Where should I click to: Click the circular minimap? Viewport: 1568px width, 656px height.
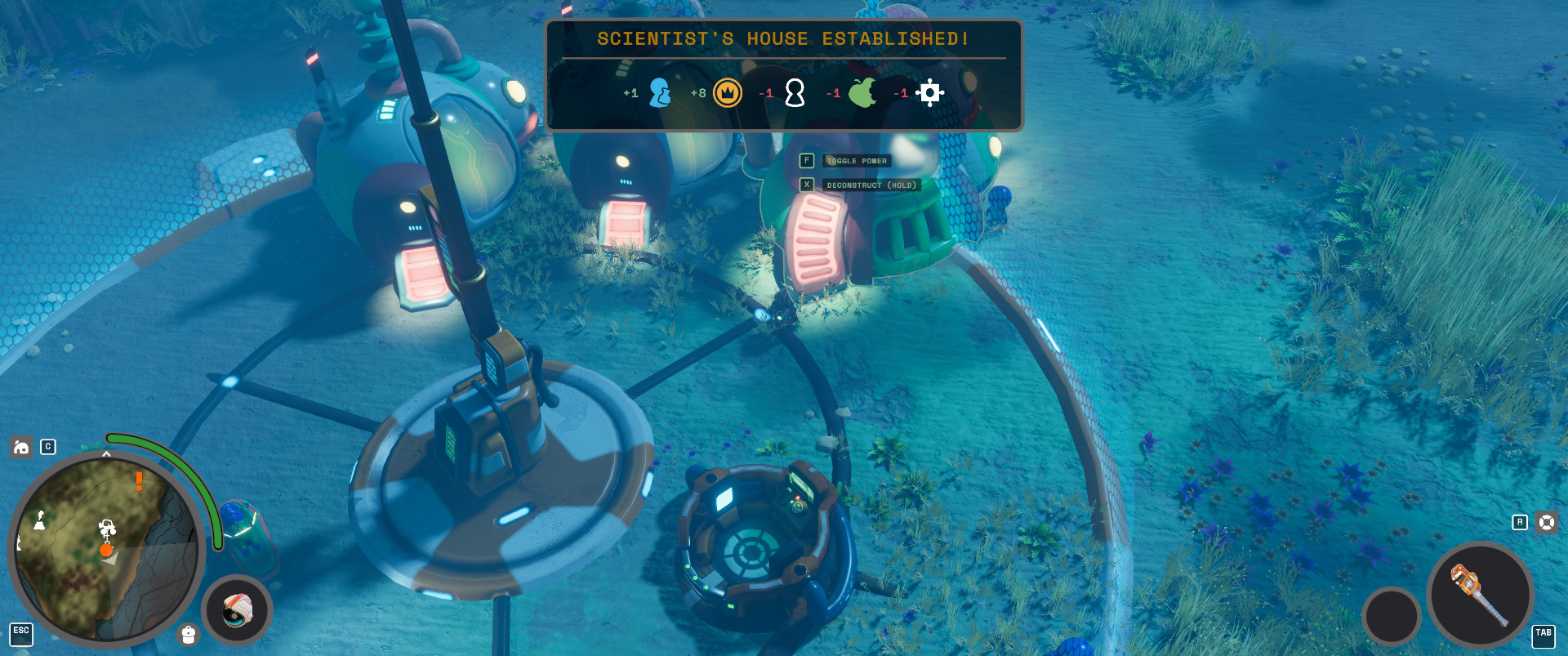(105, 549)
